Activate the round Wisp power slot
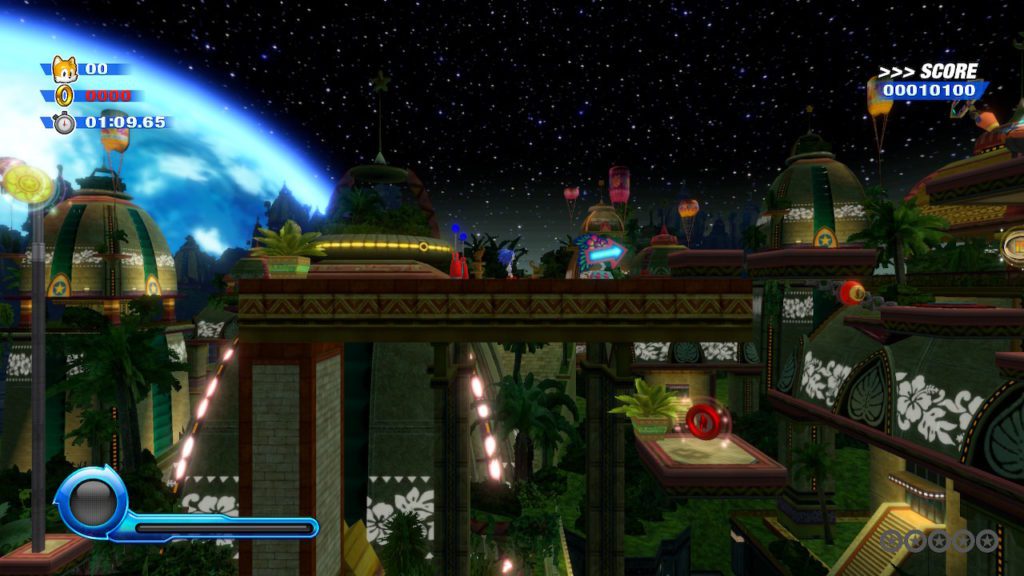1024x576 pixels. (x=92, y=500)
